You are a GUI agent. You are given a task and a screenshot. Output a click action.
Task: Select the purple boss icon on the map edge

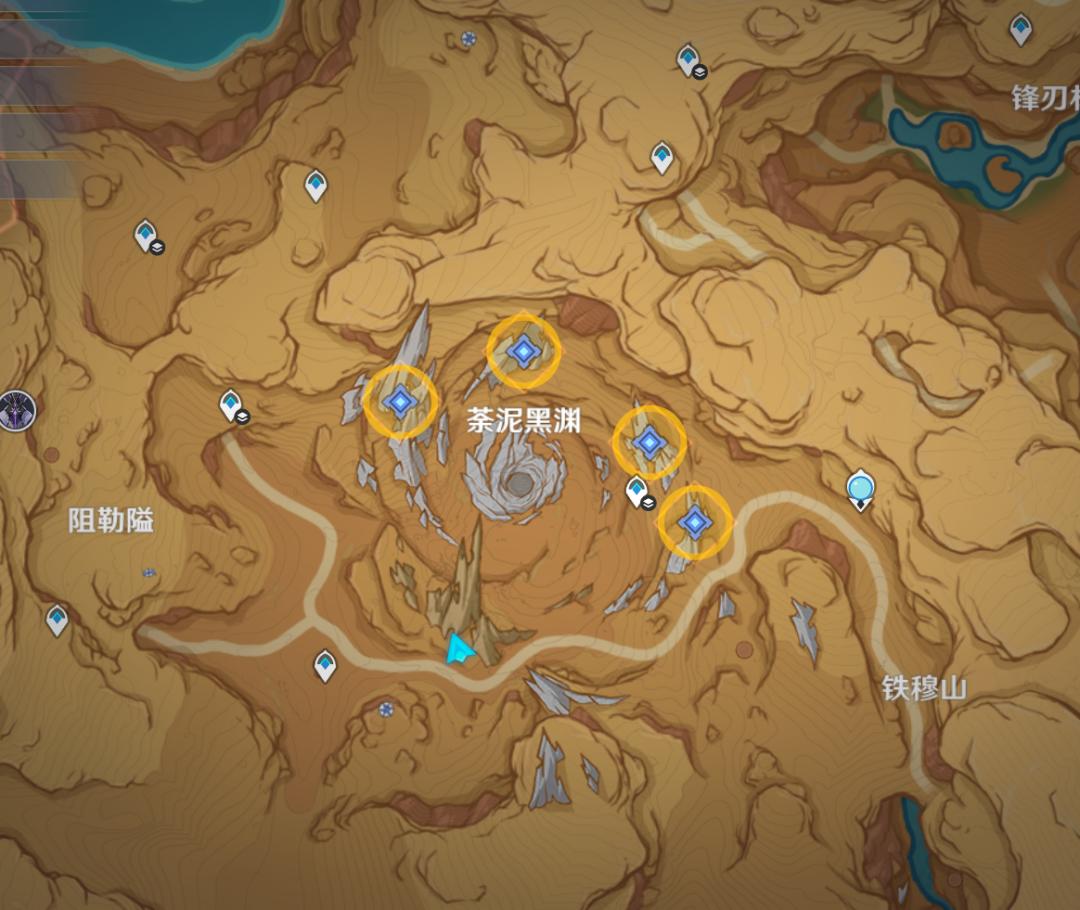(17, 410)
